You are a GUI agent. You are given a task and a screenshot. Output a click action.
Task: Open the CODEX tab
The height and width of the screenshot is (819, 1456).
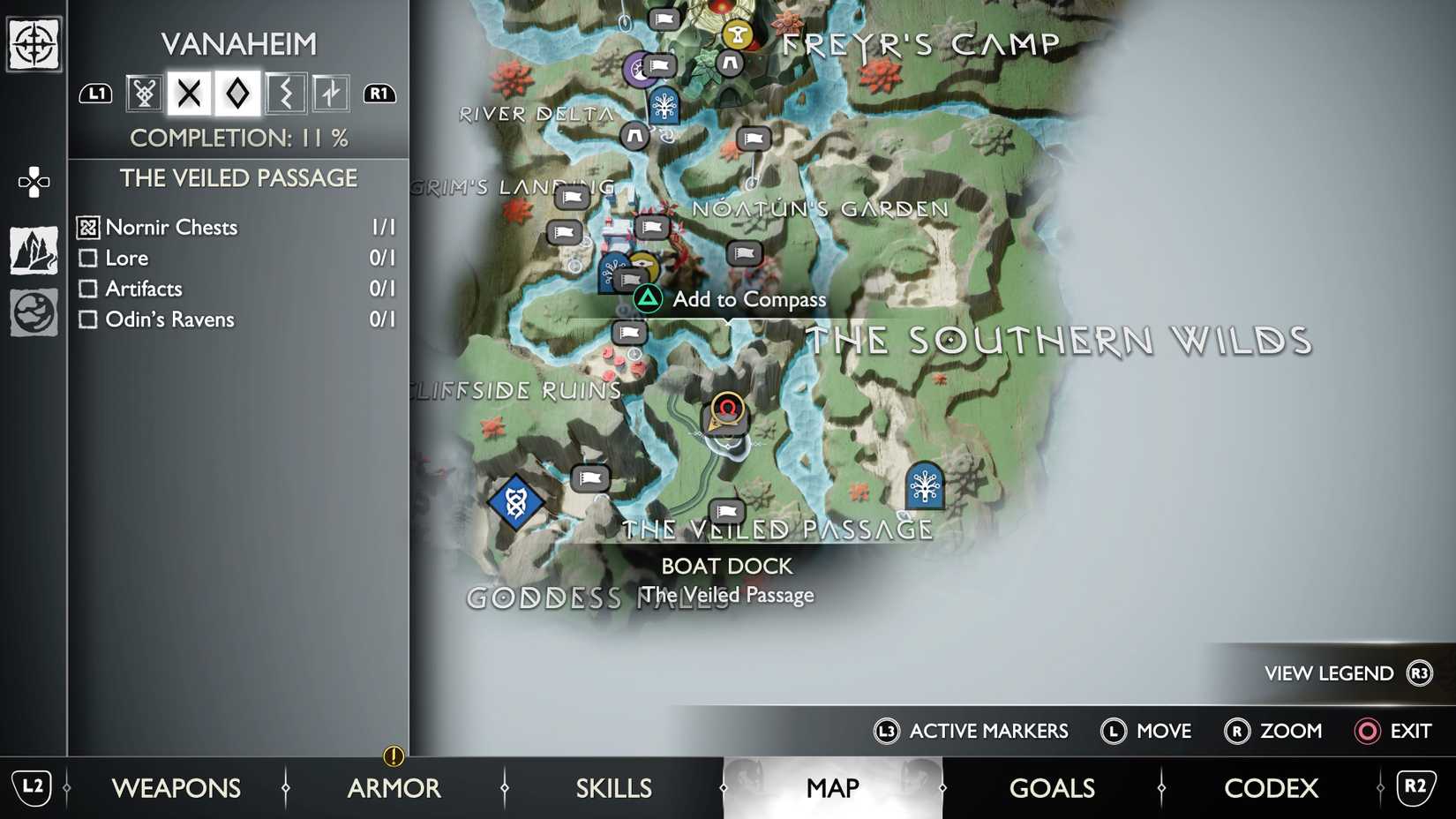click(1271, 787)
